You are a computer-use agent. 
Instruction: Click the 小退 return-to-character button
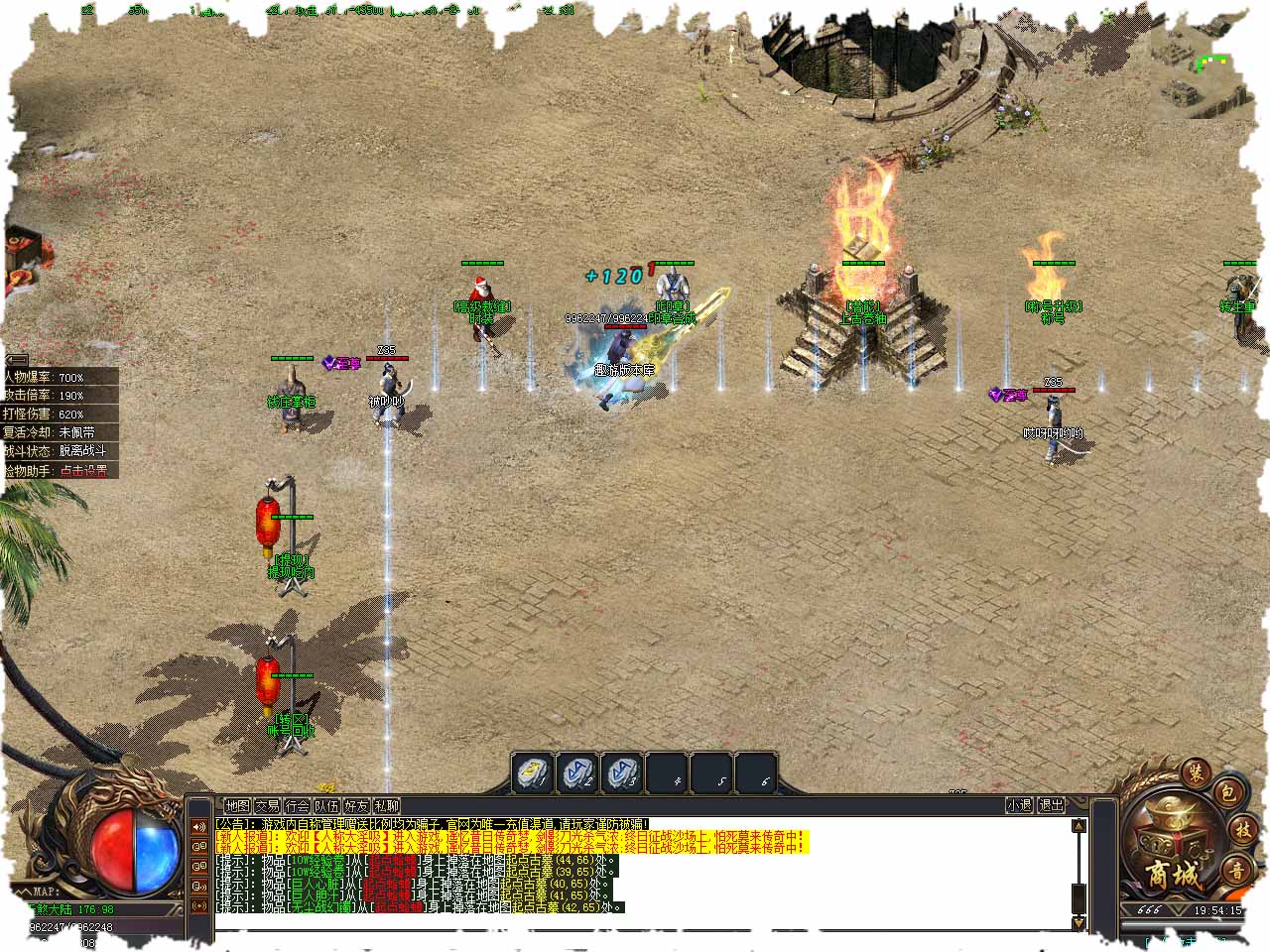(1019, 805)
